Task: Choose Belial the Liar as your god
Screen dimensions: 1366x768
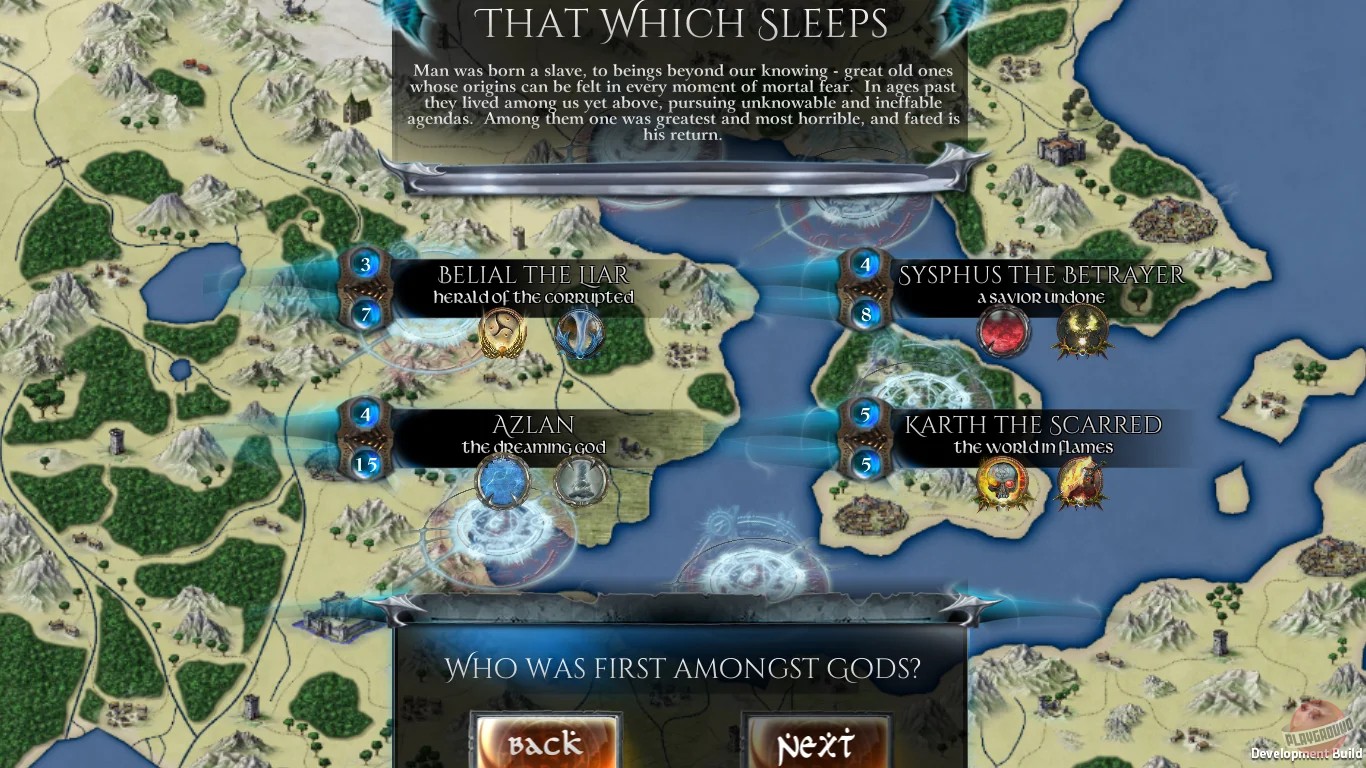Action: click(x=535, y=283)
